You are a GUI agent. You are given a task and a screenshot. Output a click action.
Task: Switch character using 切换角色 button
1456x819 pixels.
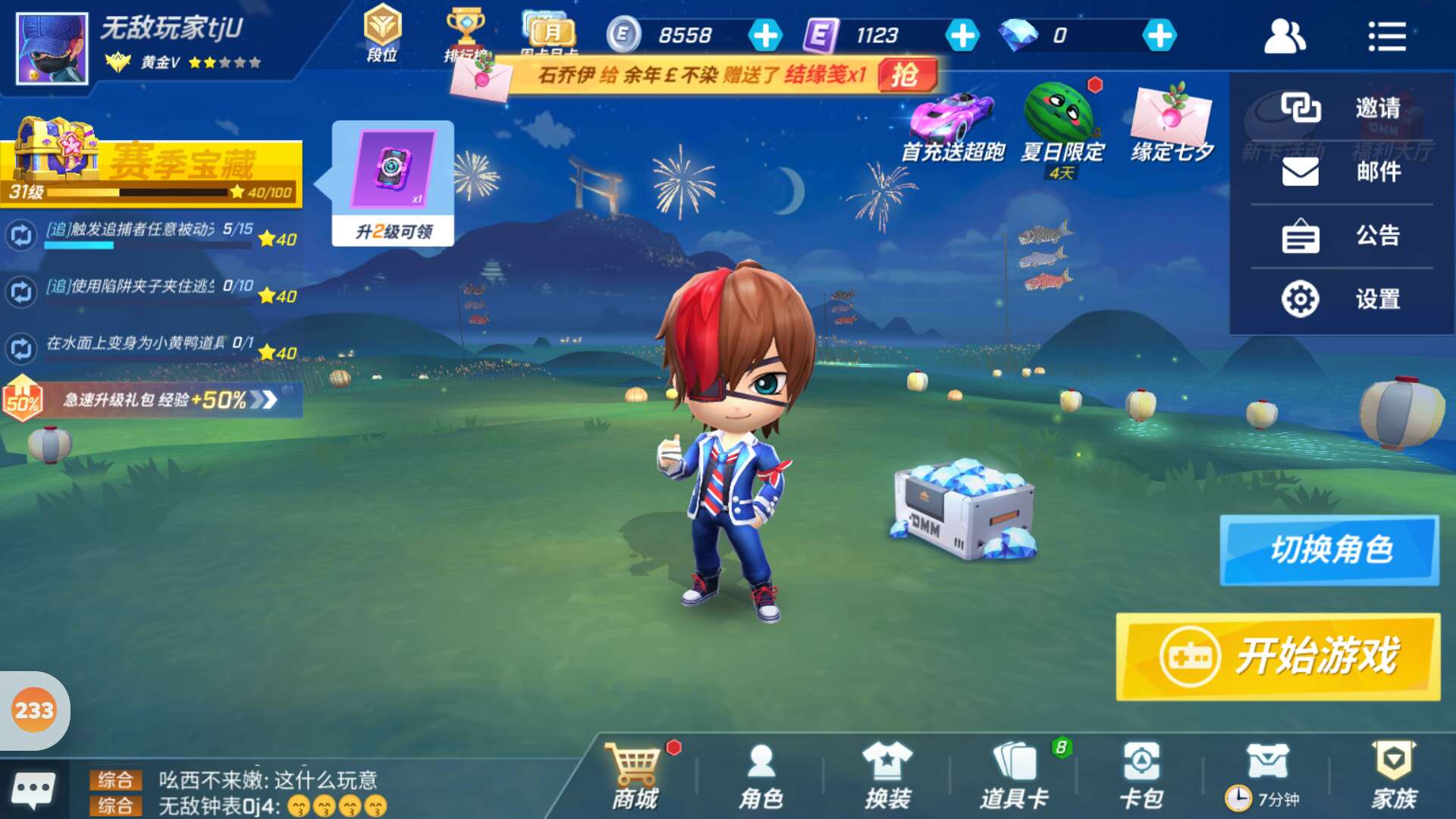coord(1329,550)
